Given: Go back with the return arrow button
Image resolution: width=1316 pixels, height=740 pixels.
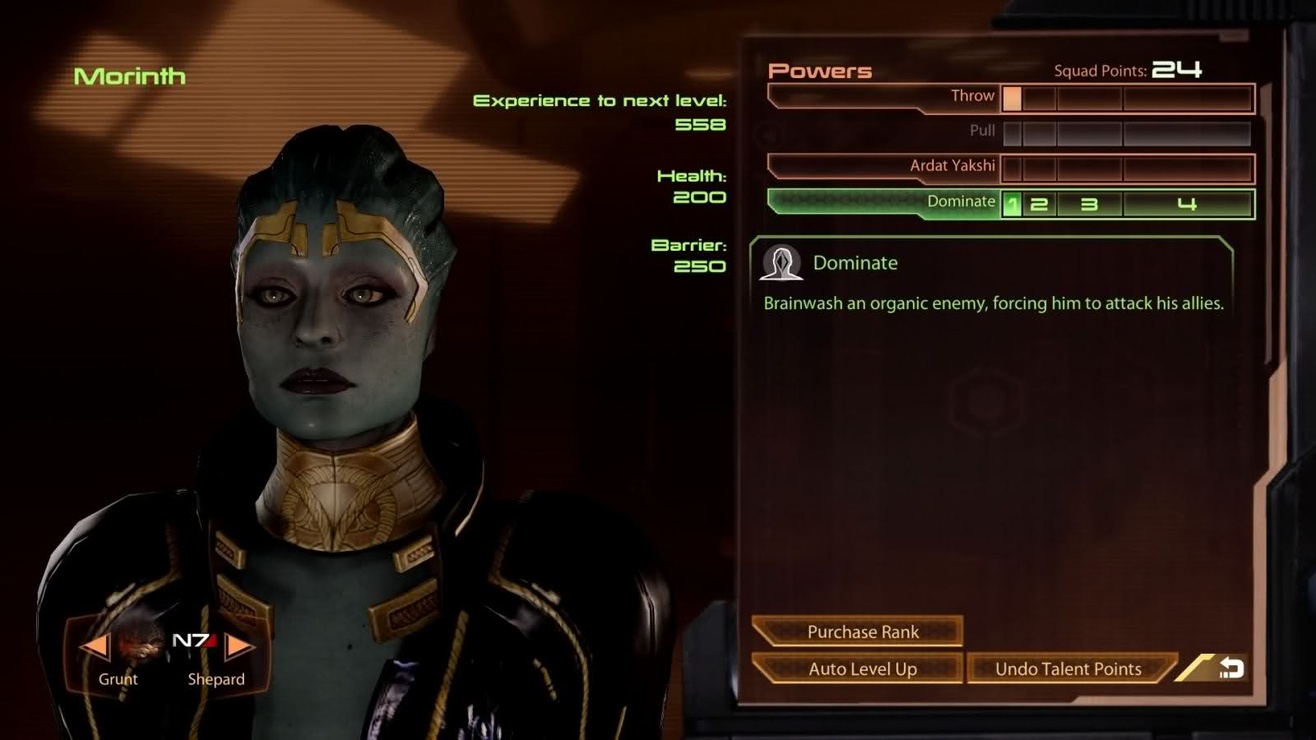Looking at the screenshot, I should 1230,668.
